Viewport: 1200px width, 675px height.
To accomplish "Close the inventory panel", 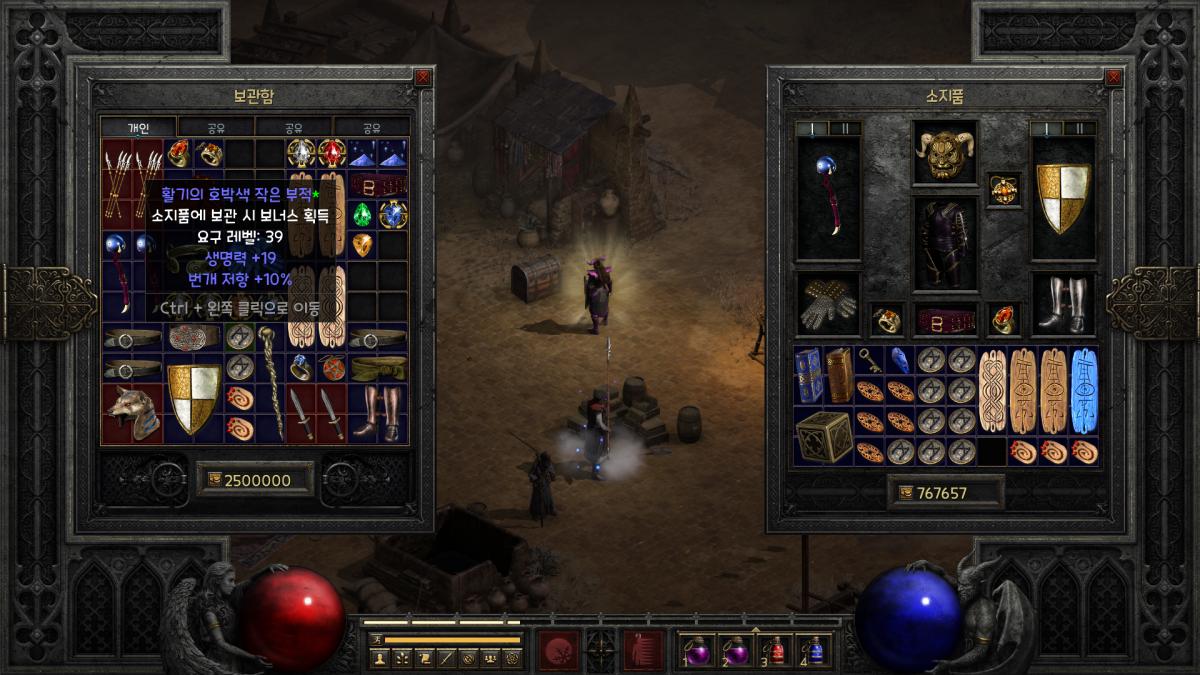I will pos(1112,77).
